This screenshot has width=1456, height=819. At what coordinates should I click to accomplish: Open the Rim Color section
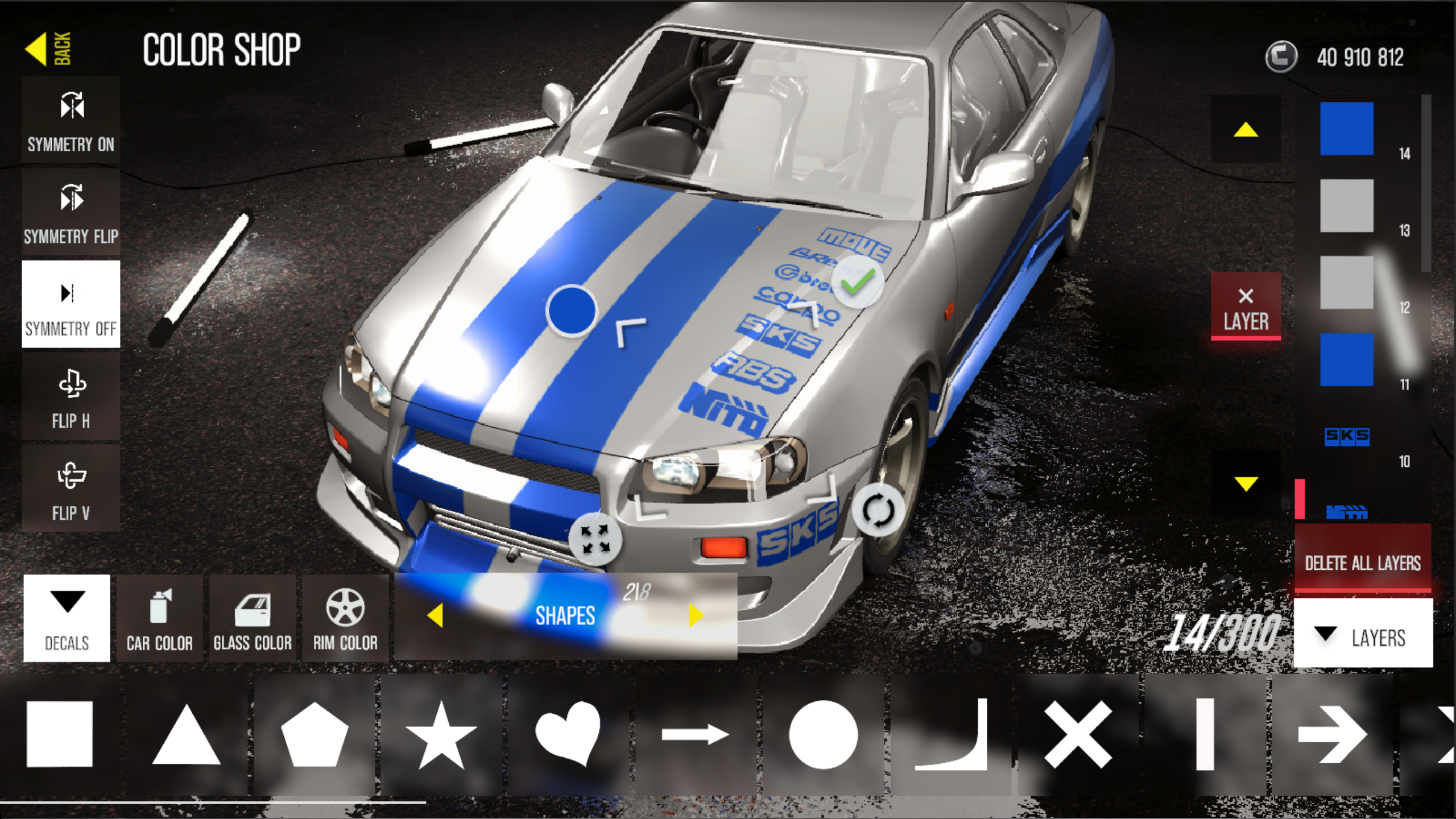345,617
